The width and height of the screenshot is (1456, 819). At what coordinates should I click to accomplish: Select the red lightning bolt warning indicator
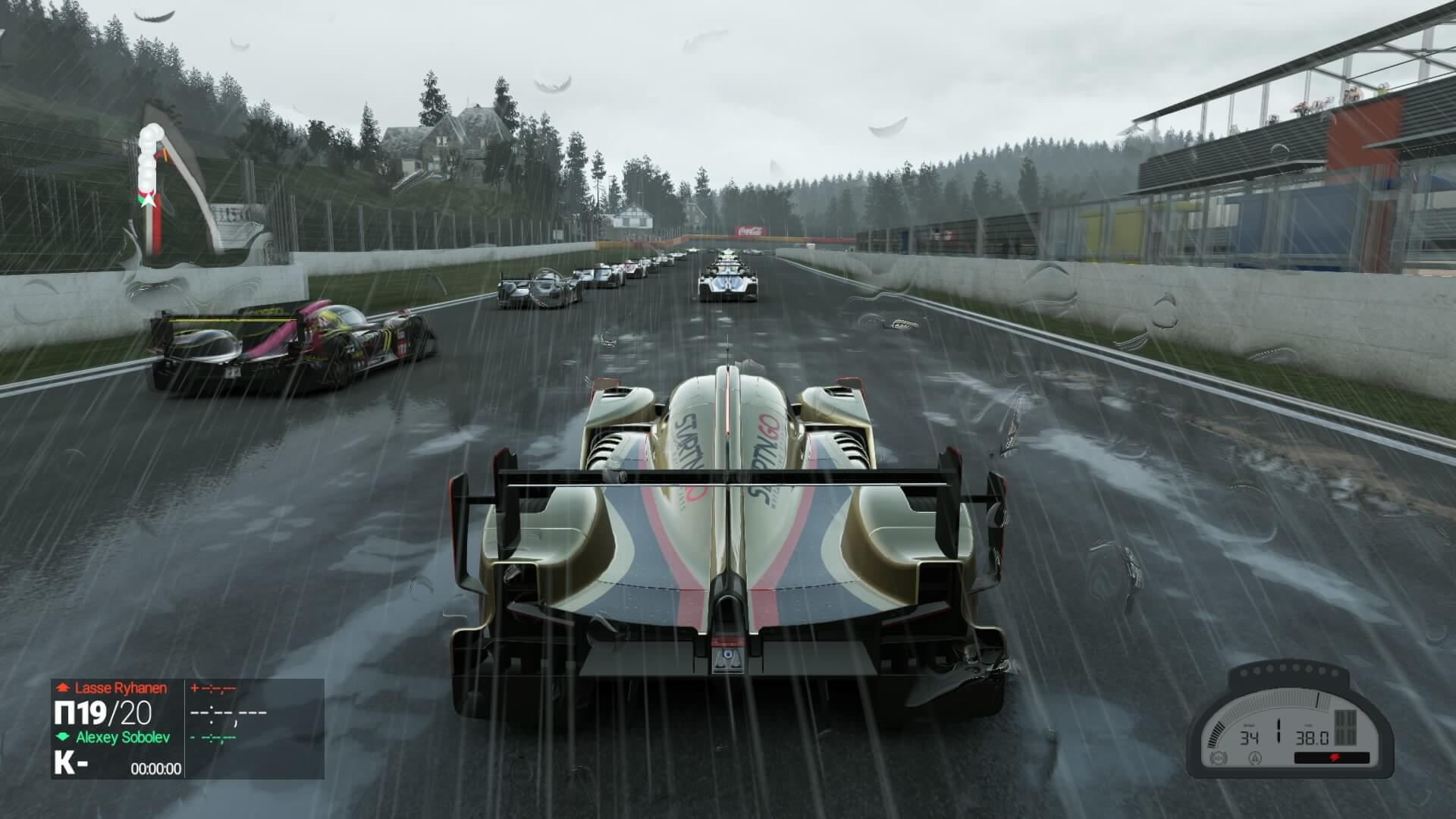pyautogui.click(x=1336, y=758)
